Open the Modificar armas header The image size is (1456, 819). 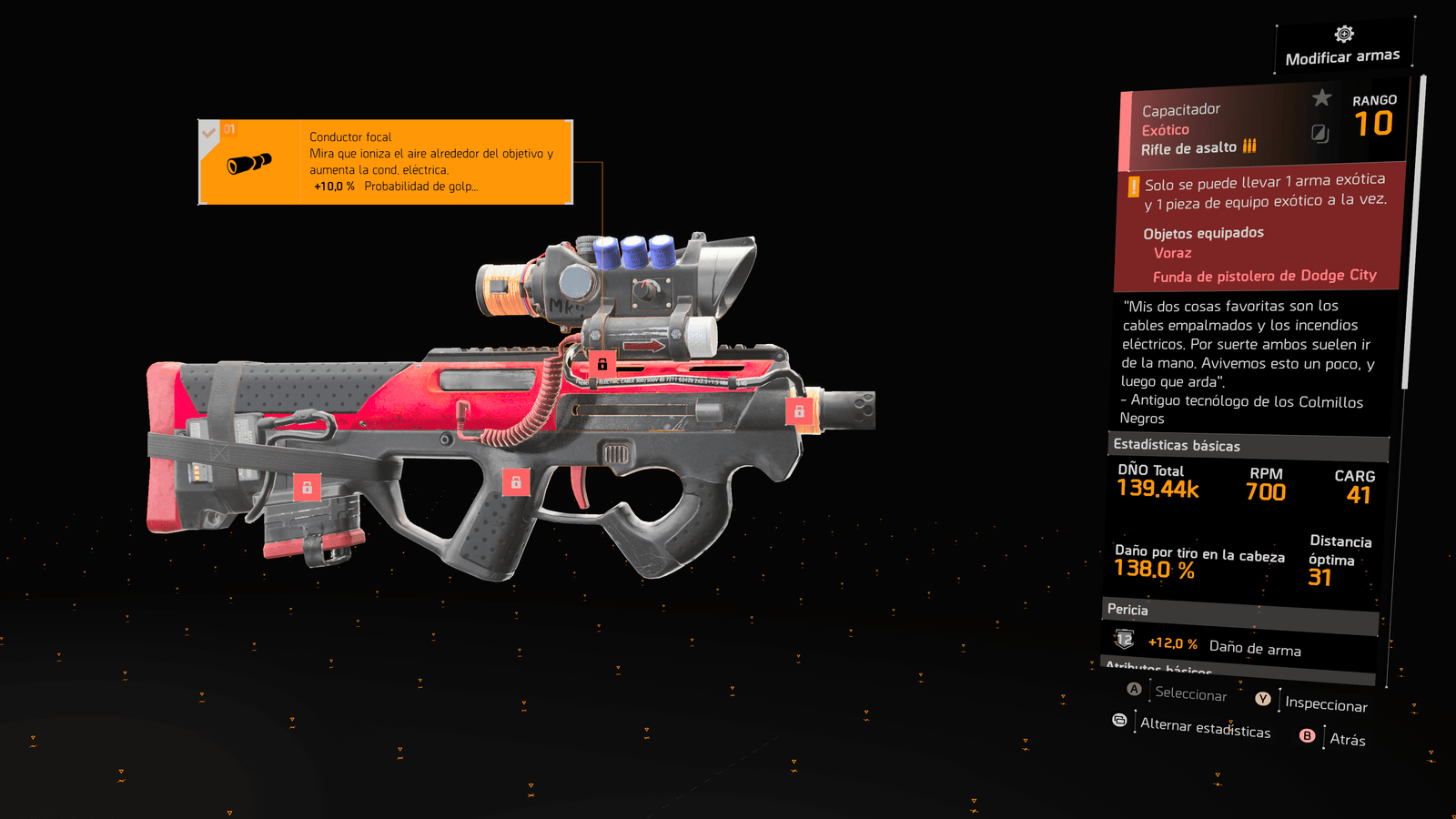1343,47
